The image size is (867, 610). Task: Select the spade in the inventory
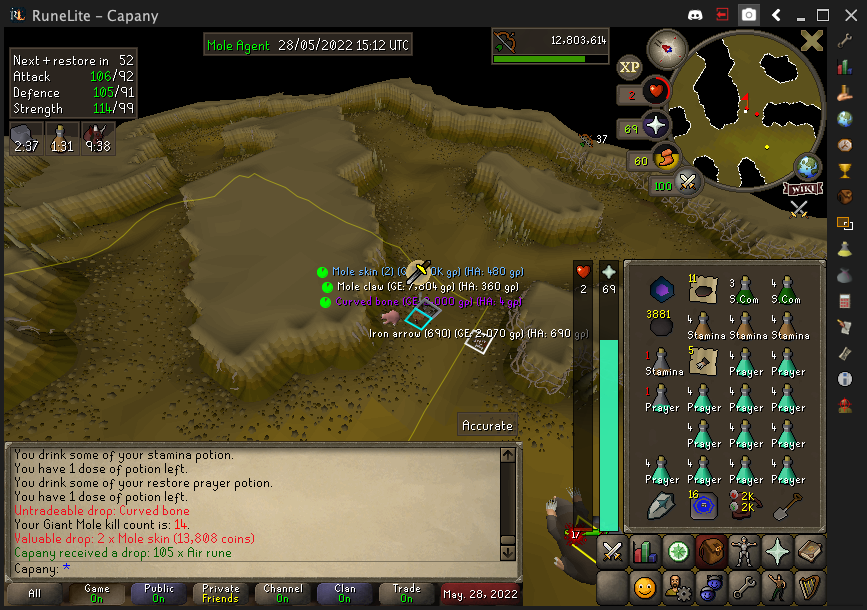(788, 507)
